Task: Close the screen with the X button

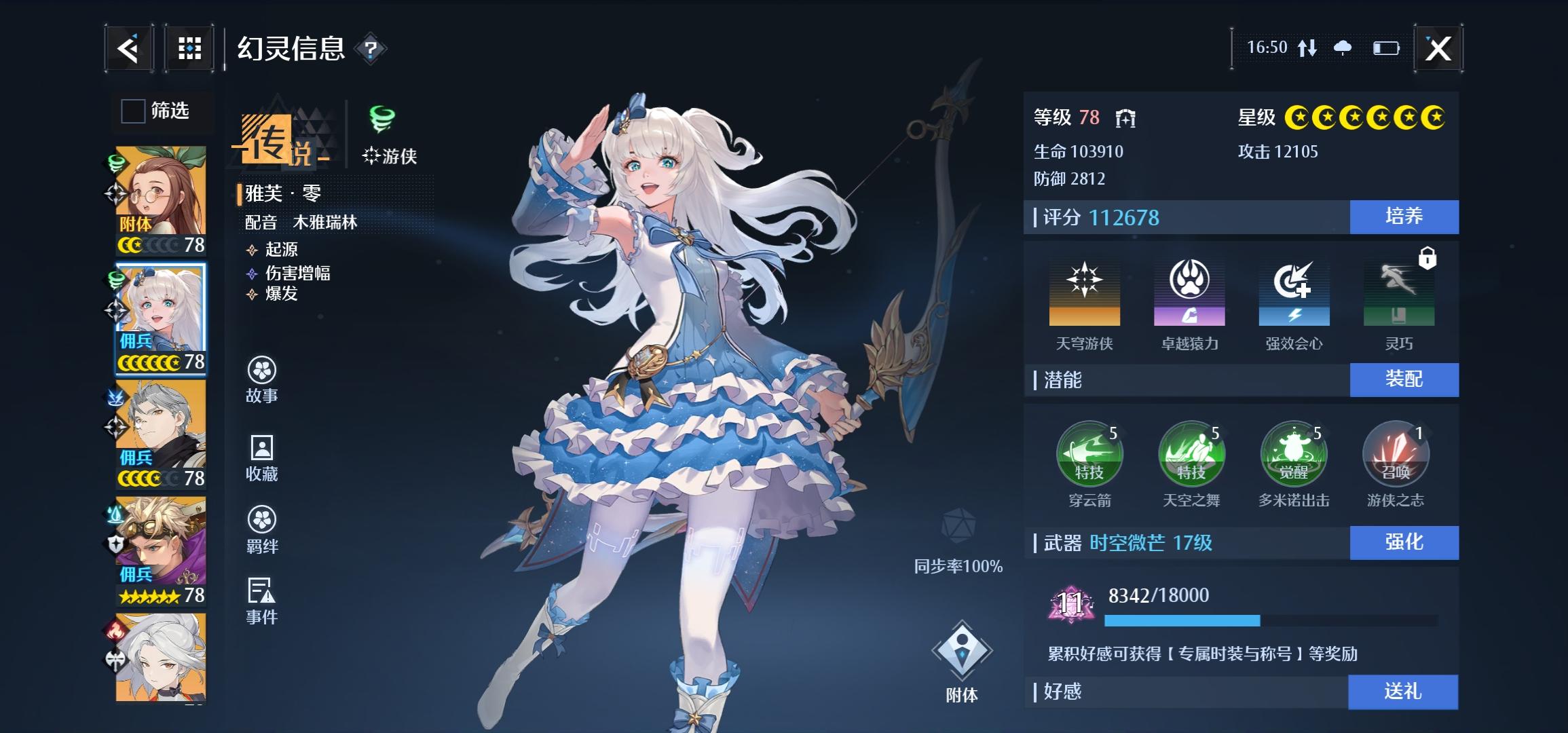Action: coord(1438,49)
